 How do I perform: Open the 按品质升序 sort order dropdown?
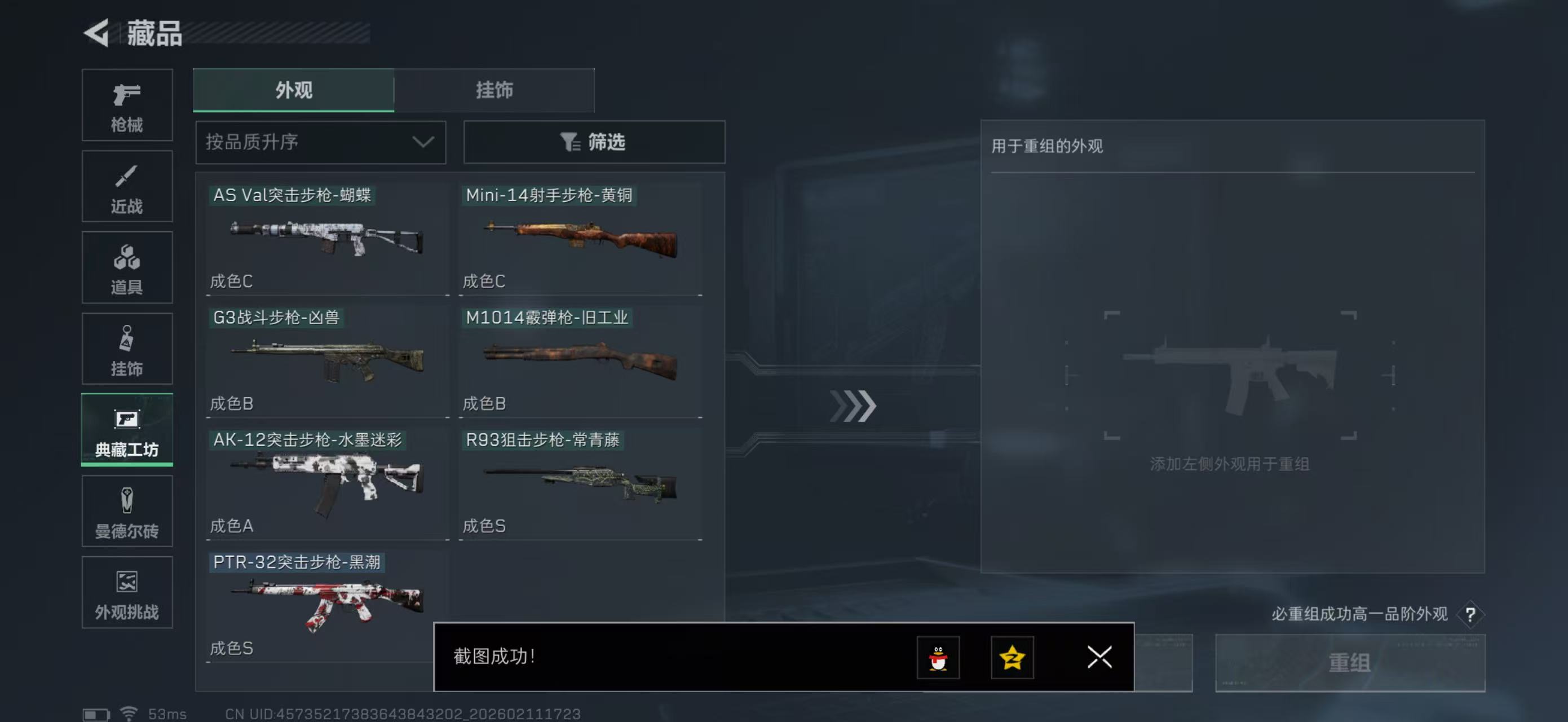pos(320,142)
